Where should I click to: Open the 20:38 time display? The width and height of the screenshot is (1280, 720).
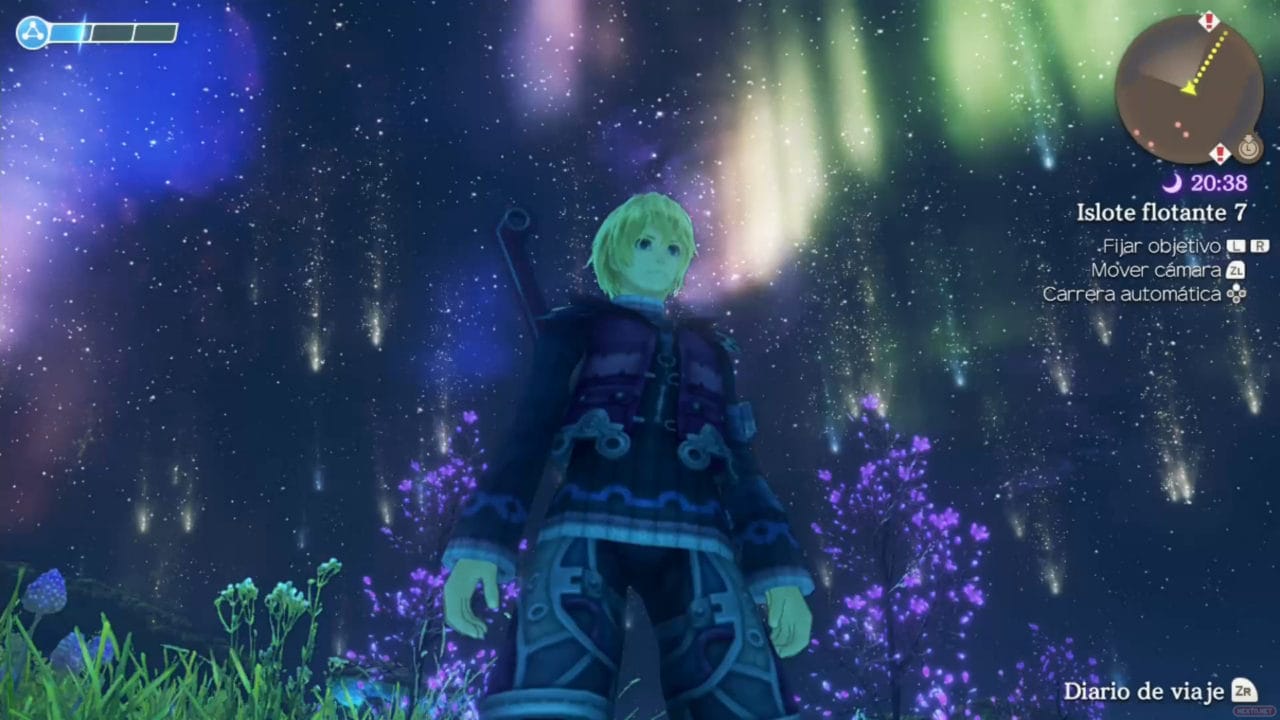coord(1218,183)
